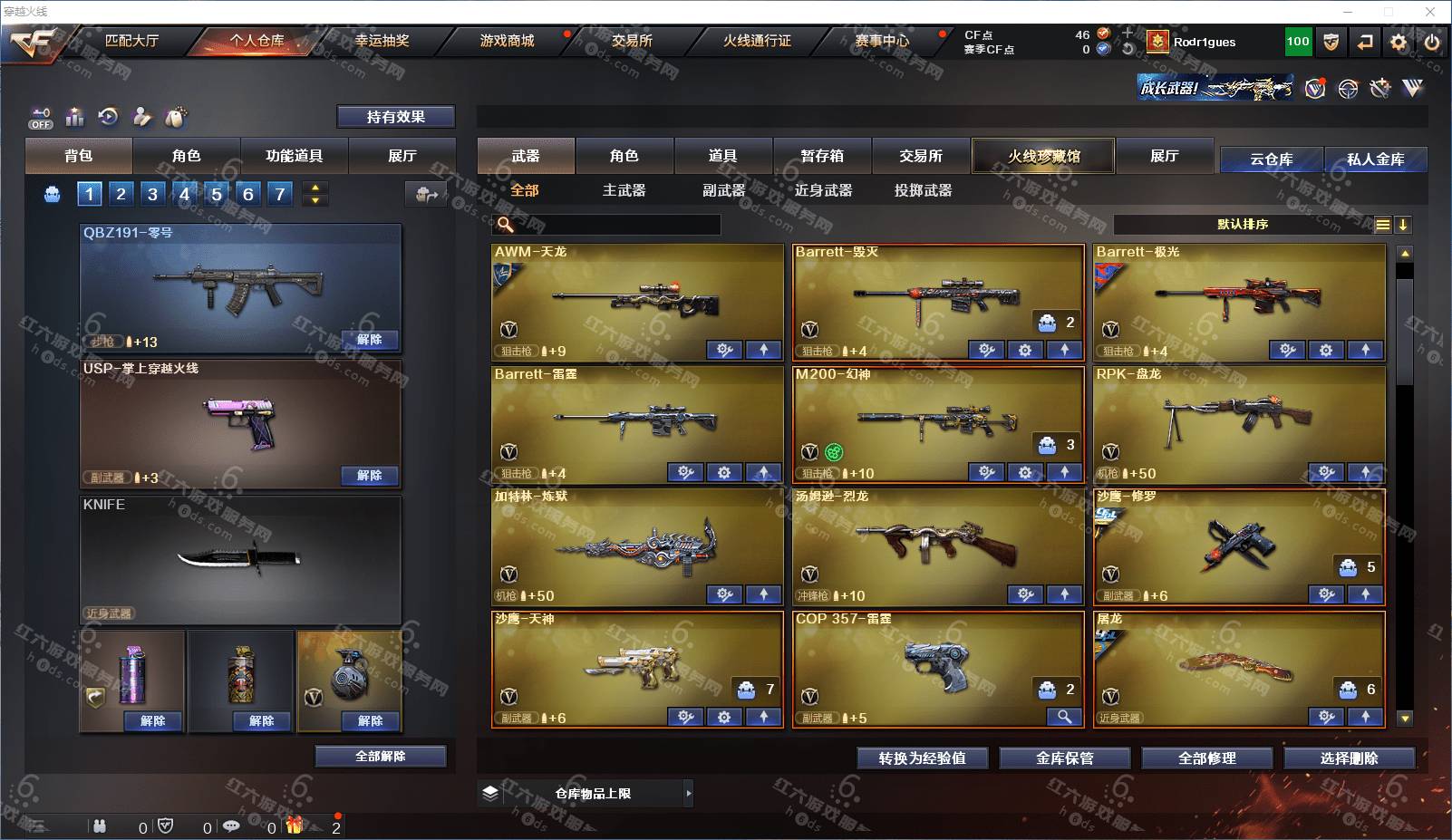Choose 全部修理 to repair all

pos(1207,758)
